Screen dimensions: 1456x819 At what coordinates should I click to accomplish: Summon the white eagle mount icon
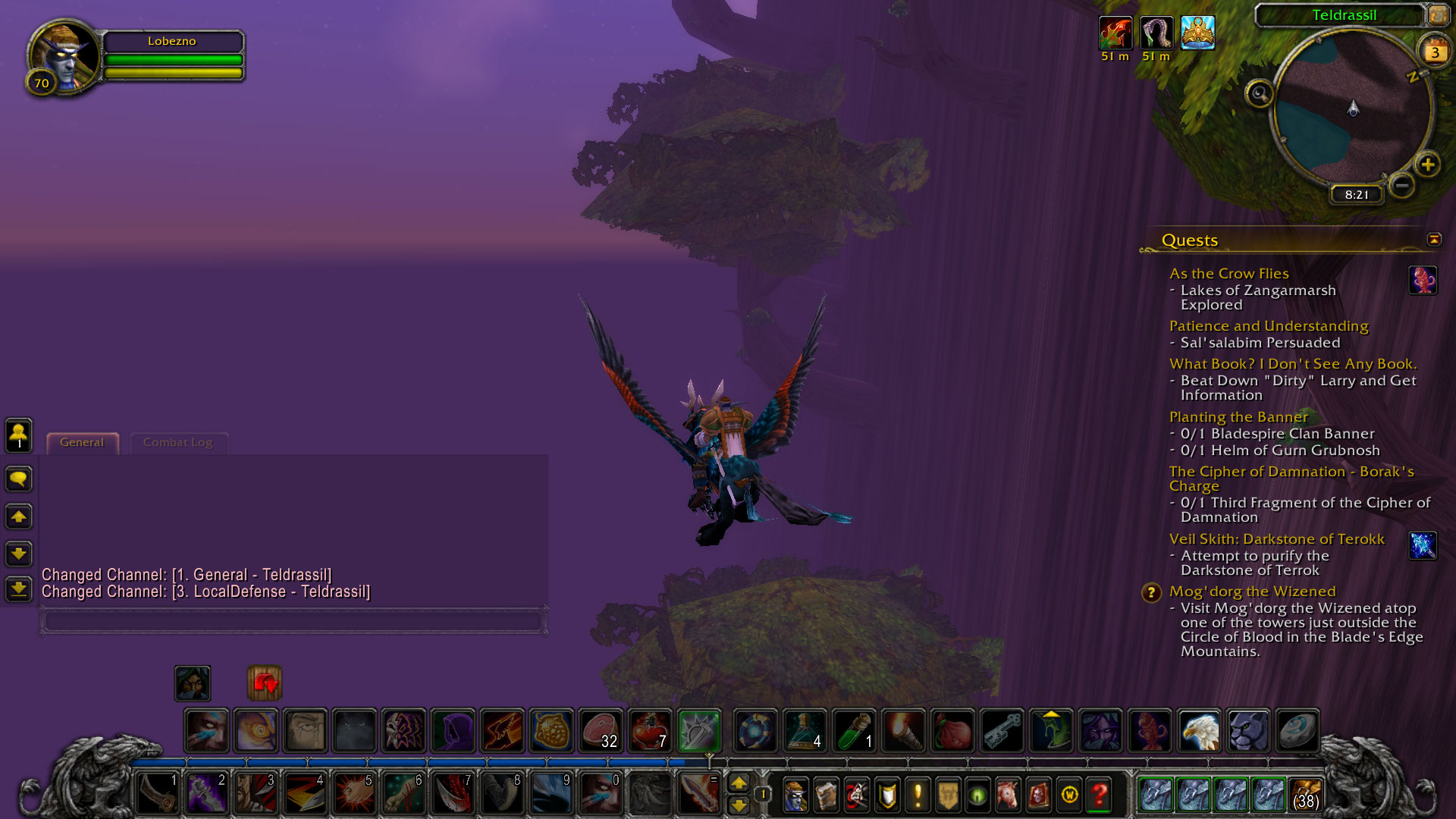click(x=1199, y=730)
